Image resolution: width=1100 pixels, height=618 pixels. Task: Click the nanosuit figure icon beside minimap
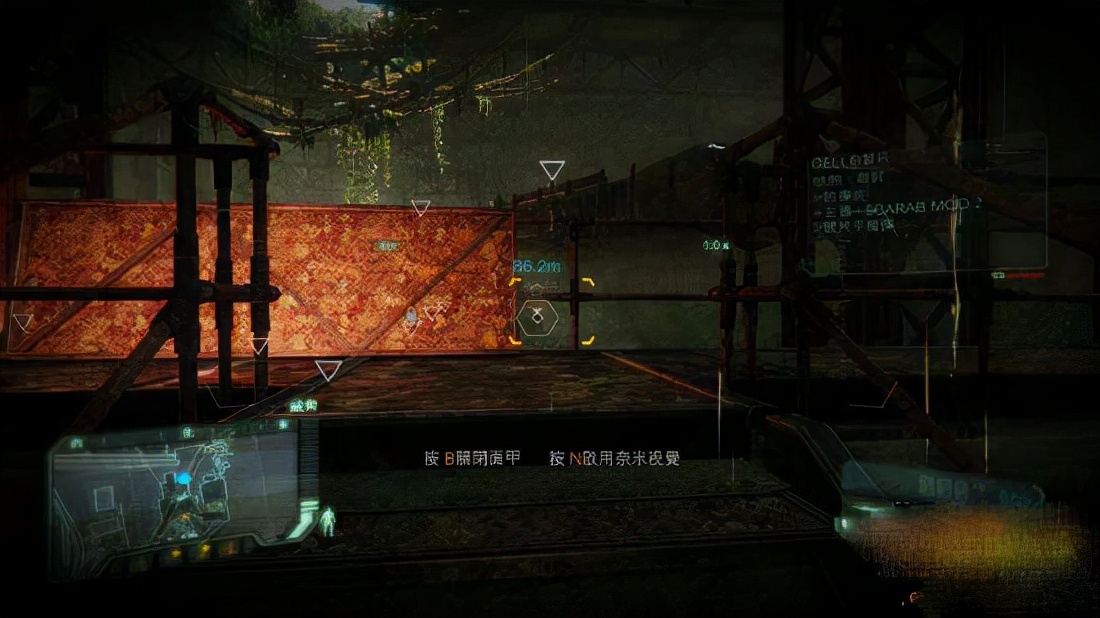[327, 520]
